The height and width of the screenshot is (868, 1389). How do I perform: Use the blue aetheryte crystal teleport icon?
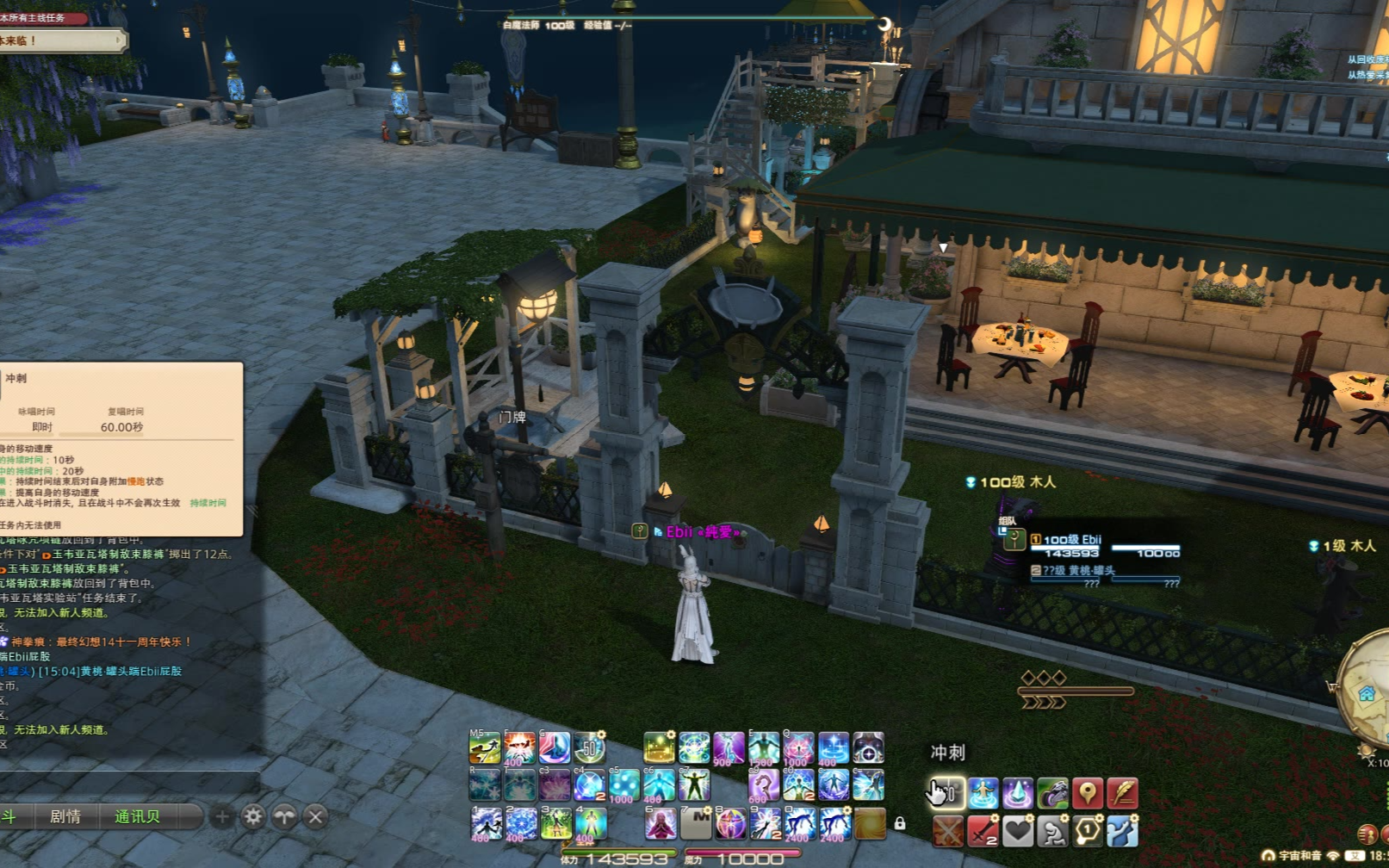[1018, 792]
